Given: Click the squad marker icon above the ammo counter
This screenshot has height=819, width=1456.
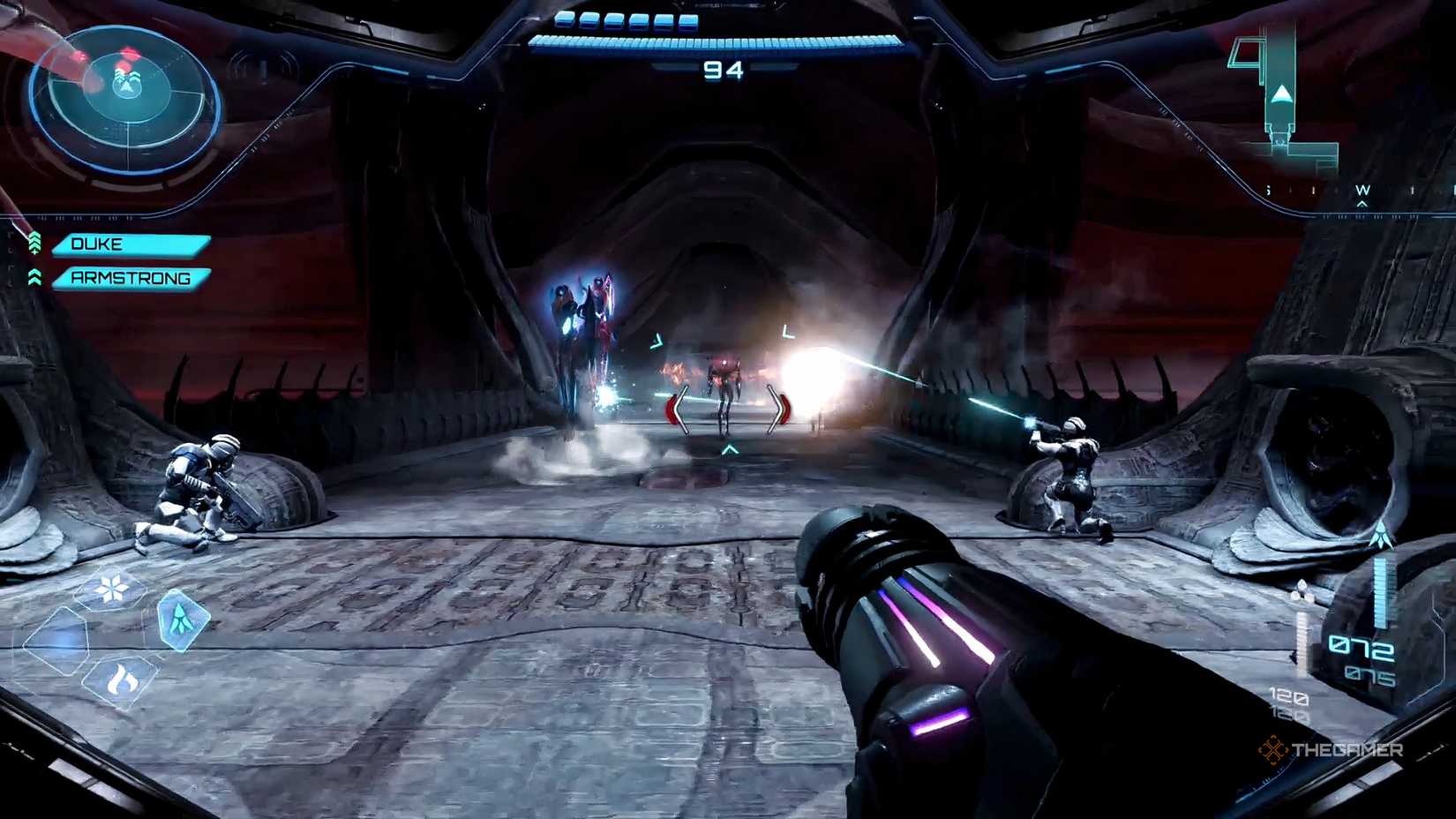Looking at the screenshot, I should pos(1382,537).
